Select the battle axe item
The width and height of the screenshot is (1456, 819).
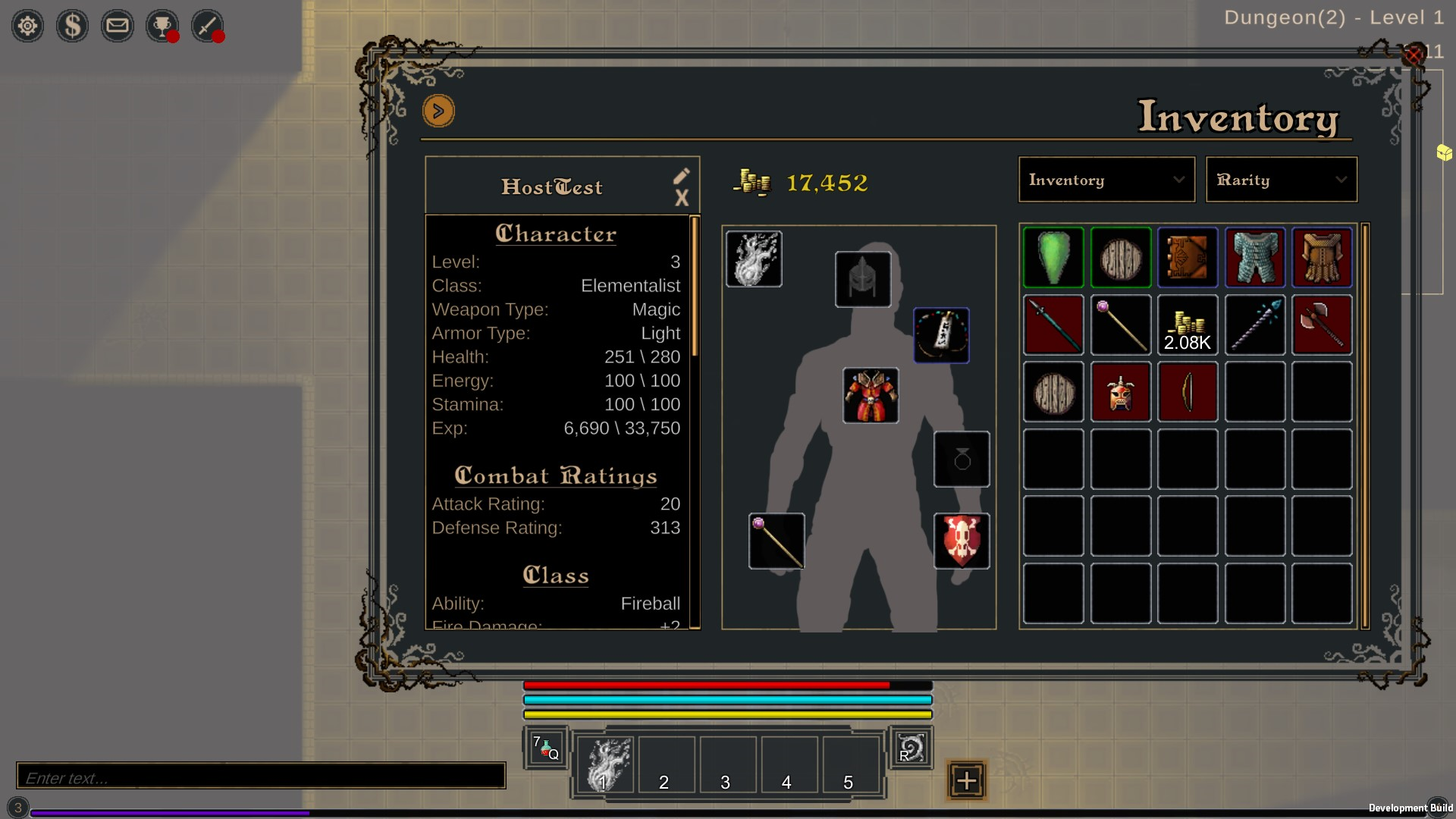(1322, 325)
